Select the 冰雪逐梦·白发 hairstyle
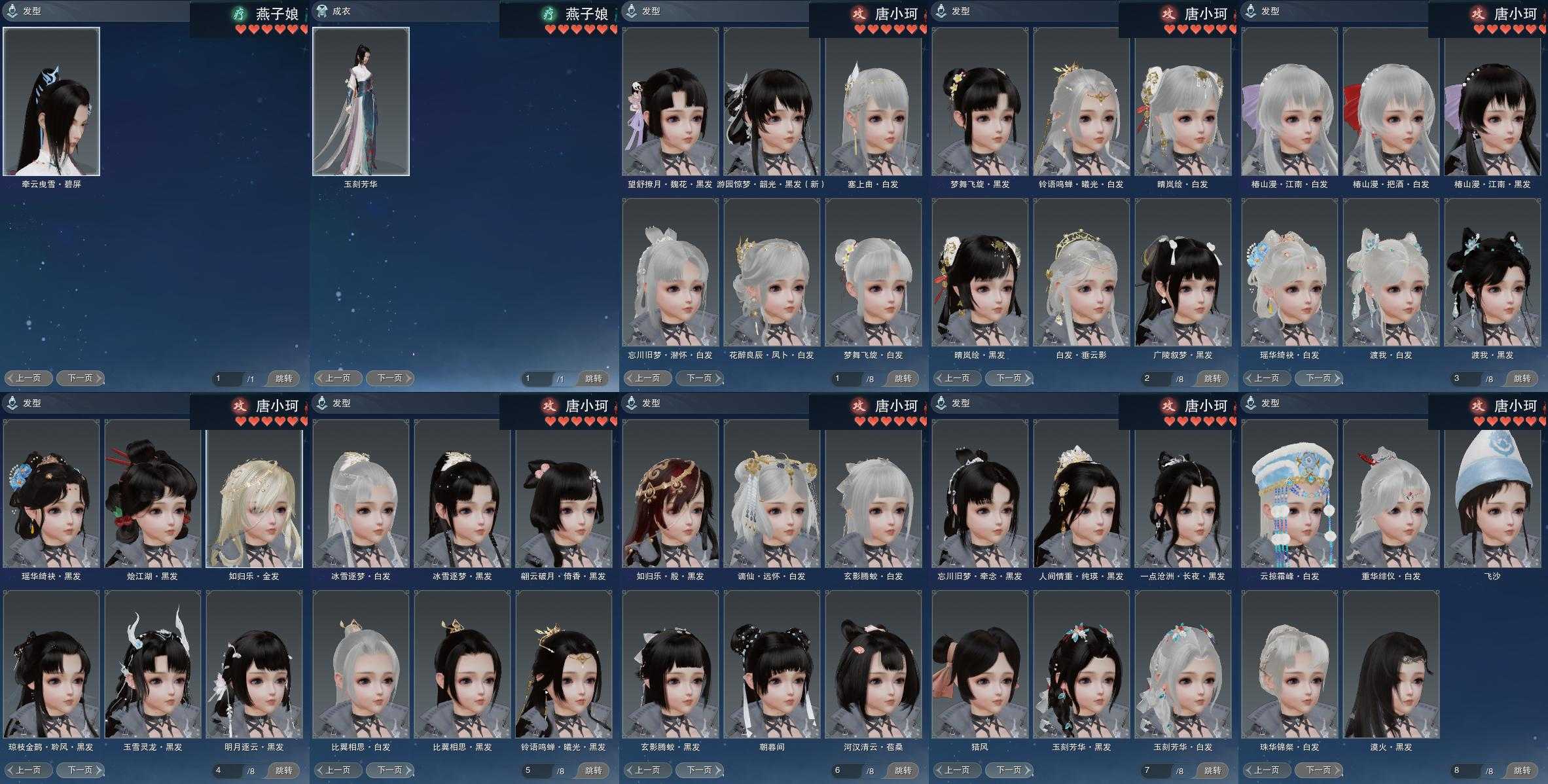The width and height of the screenshot is (1548, 784). (x=361, y=493)
